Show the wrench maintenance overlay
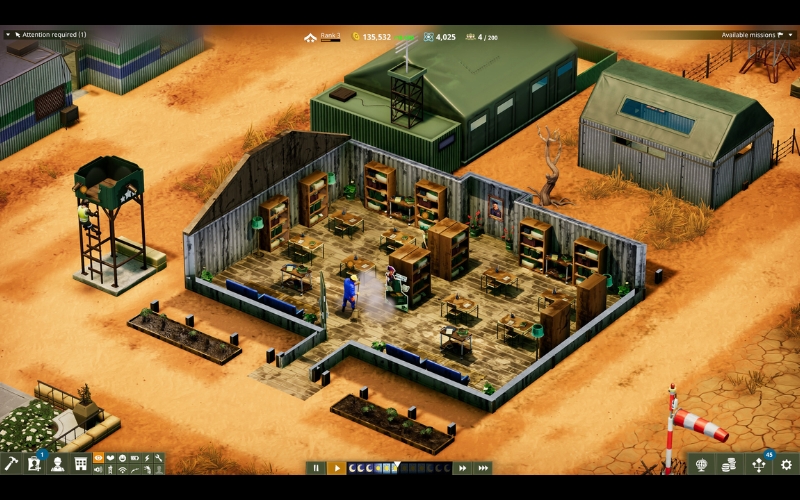The width and height of the screenshot is (800, 500). click(x=159, y=458)
